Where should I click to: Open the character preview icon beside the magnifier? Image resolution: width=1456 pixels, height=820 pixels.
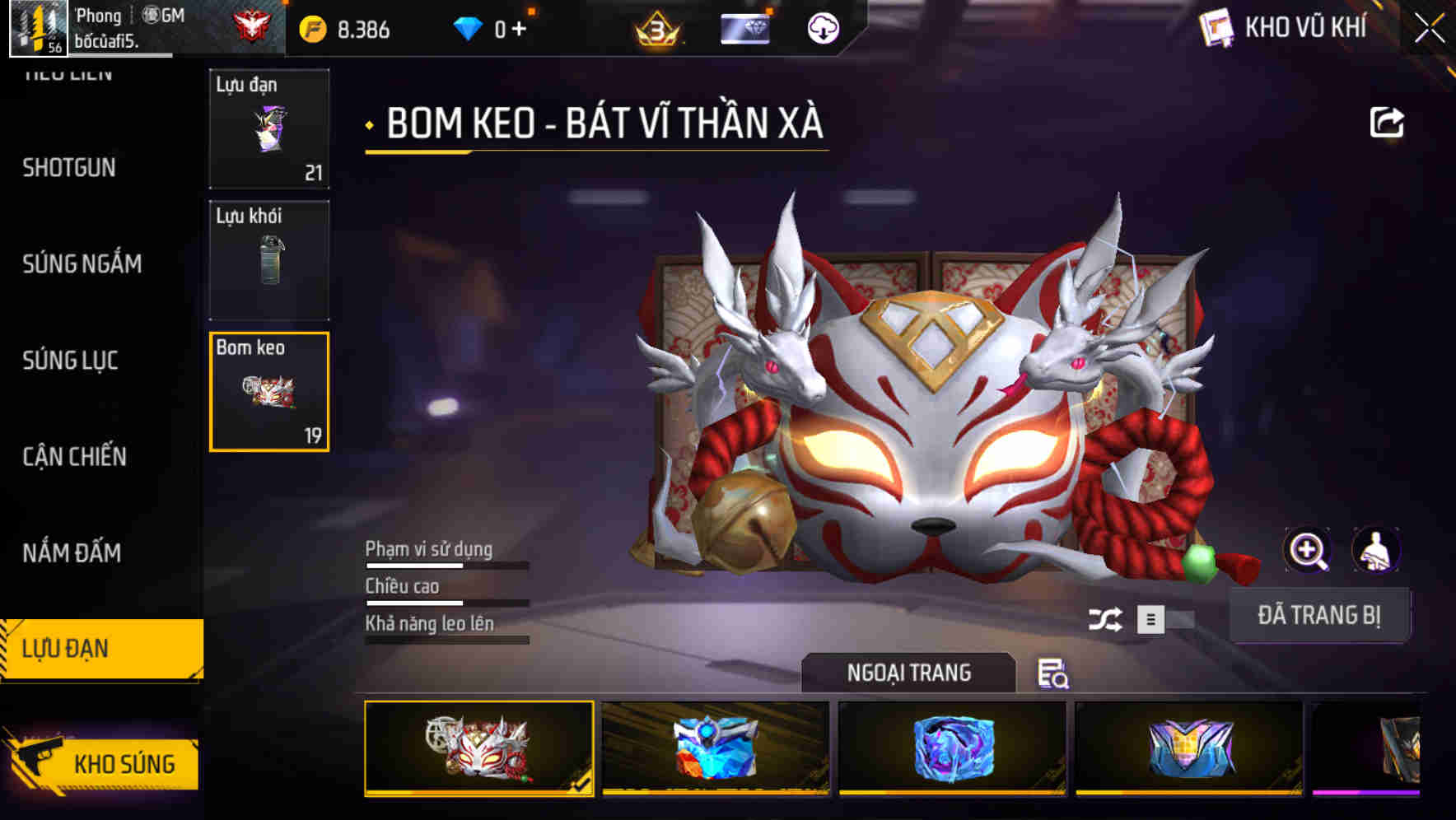[1374, 550]
